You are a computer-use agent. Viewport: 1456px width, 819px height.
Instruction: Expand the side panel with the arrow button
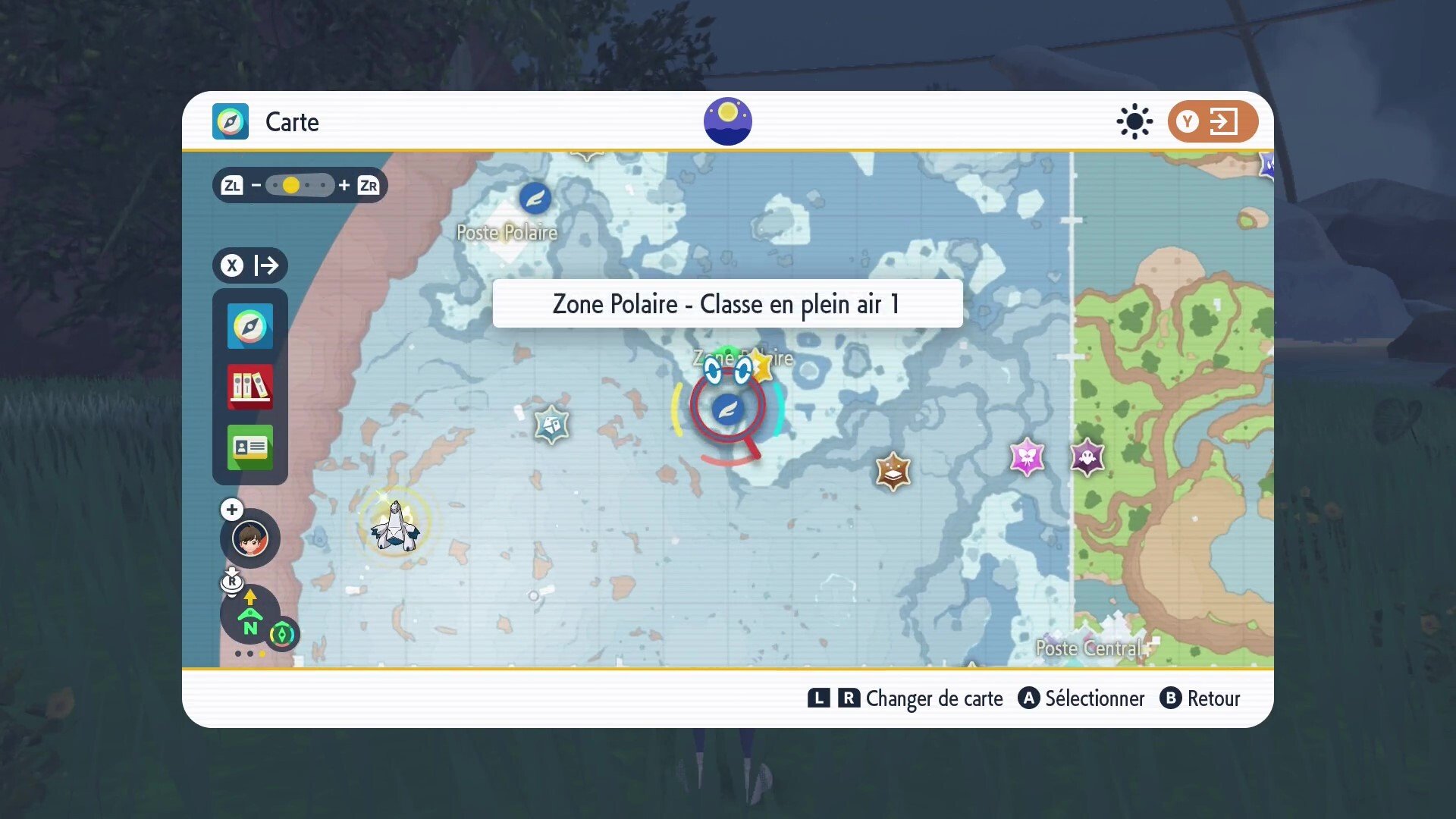250,265
